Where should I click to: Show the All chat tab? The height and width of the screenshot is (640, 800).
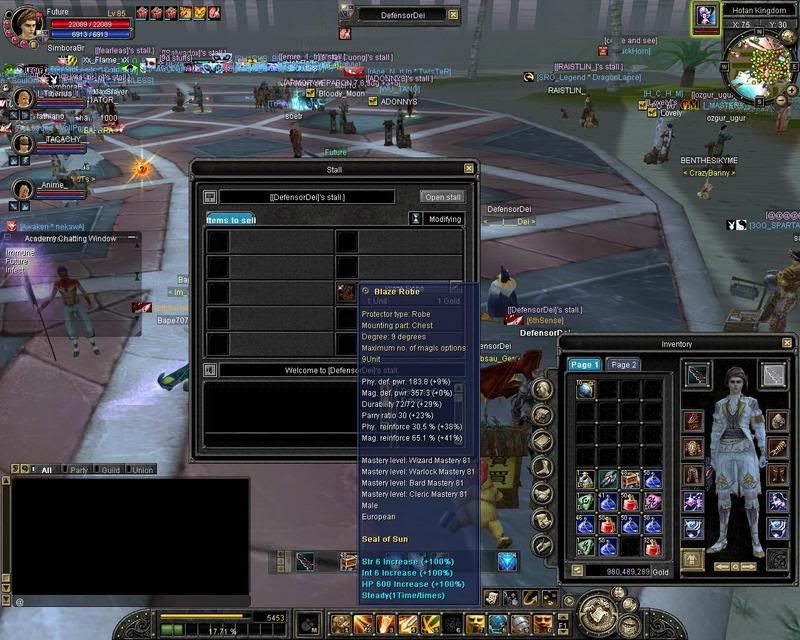tap(43, 469)
